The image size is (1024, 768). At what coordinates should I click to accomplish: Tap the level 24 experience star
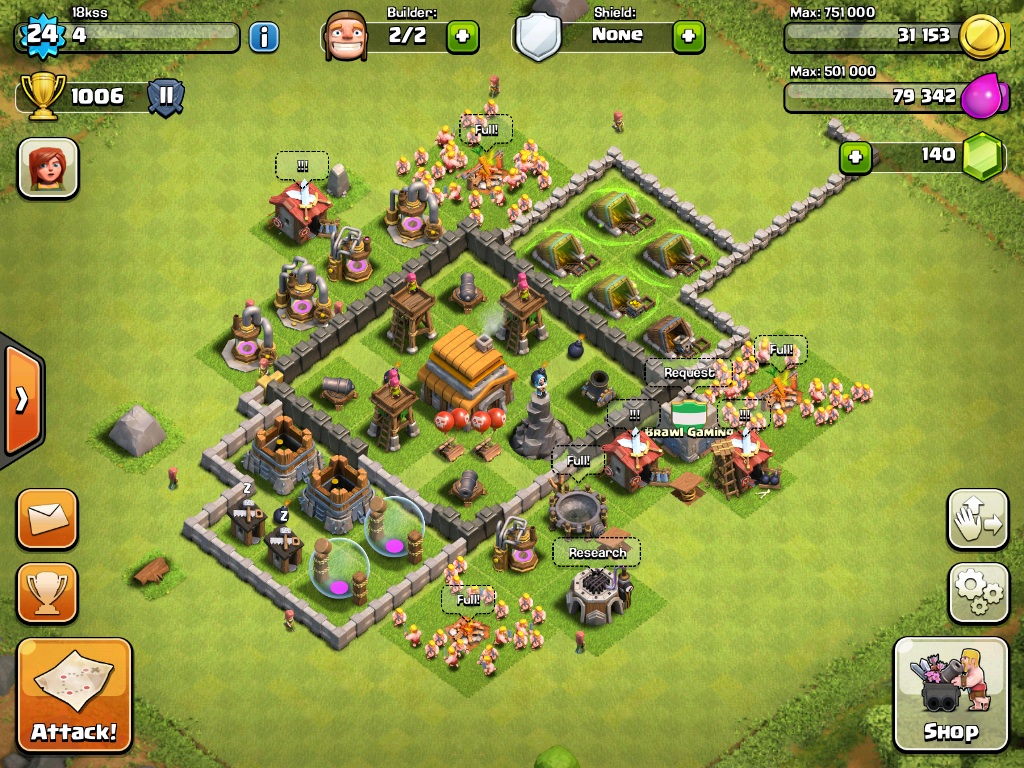click(x=41, y=37)
